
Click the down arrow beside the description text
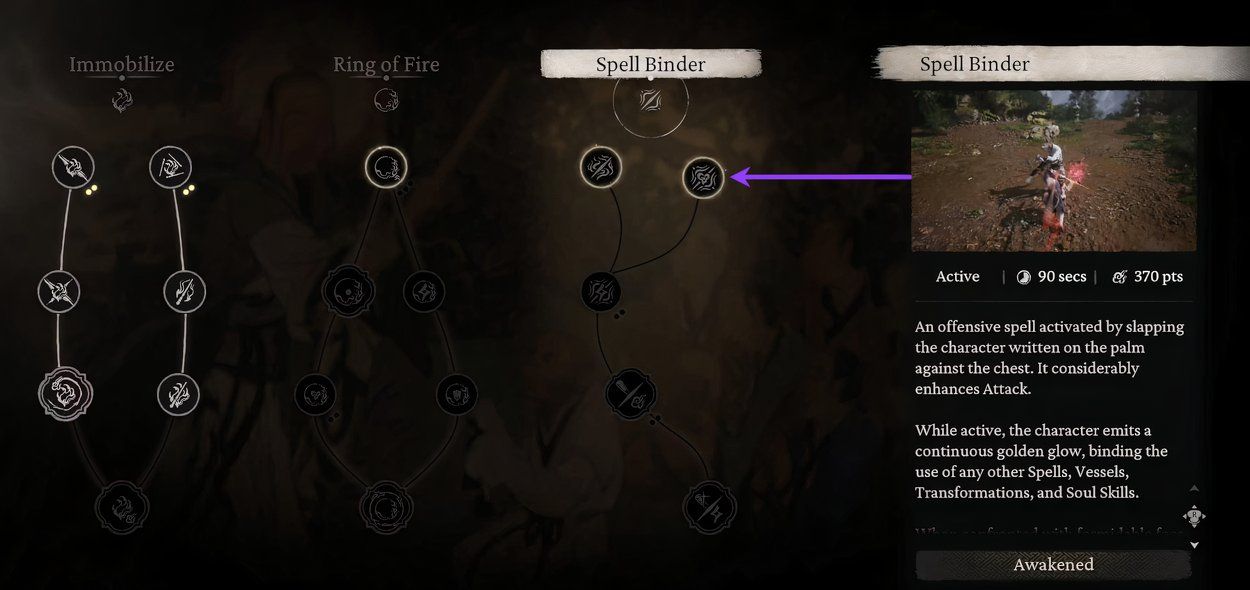pos(1195,545)
